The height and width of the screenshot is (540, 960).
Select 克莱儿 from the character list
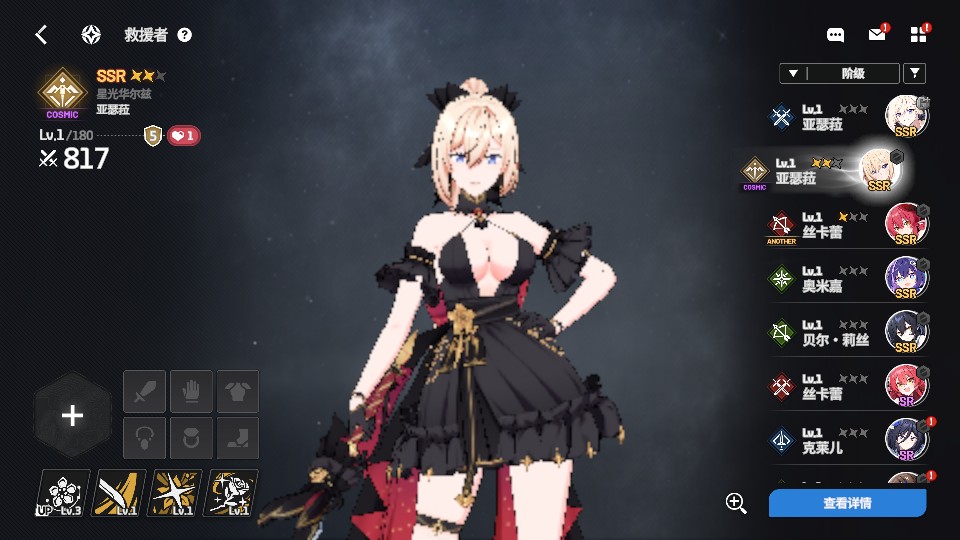click(849, 441)
